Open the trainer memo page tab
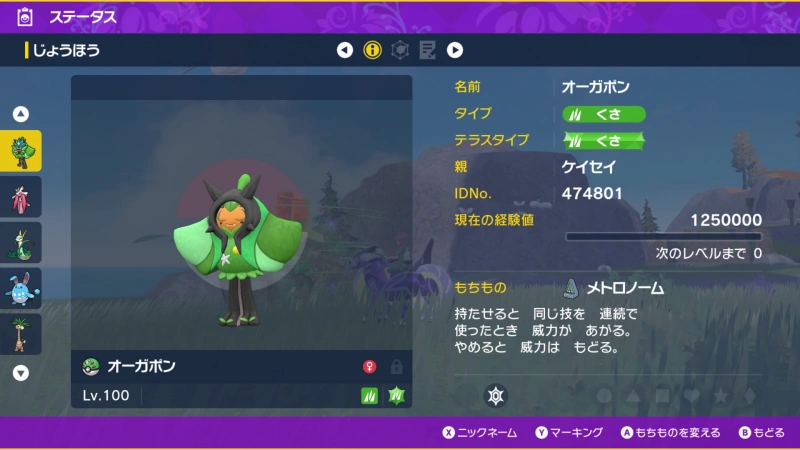800x450 pixels. [427, 50]
